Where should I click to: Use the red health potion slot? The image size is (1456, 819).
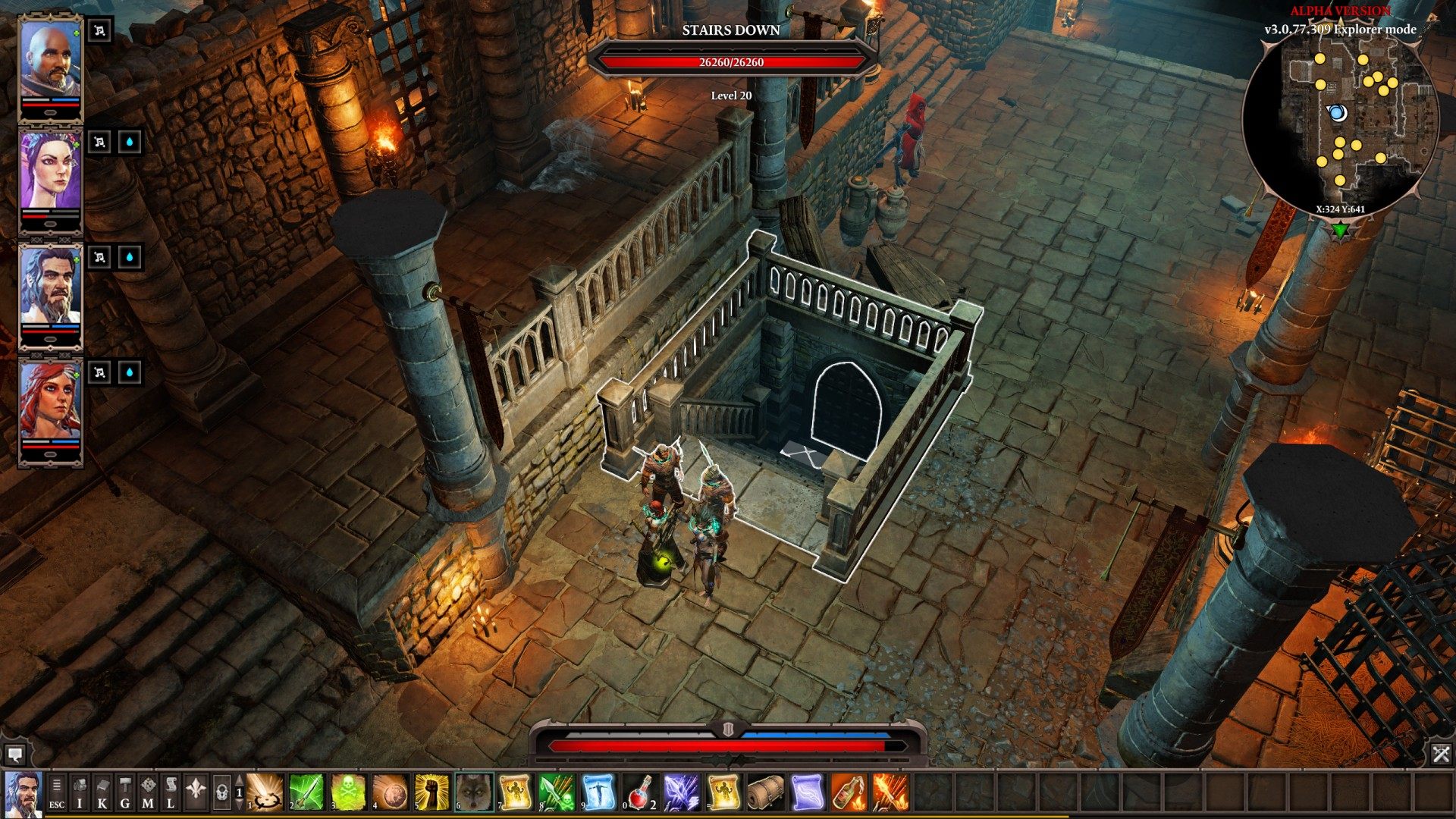641,792
